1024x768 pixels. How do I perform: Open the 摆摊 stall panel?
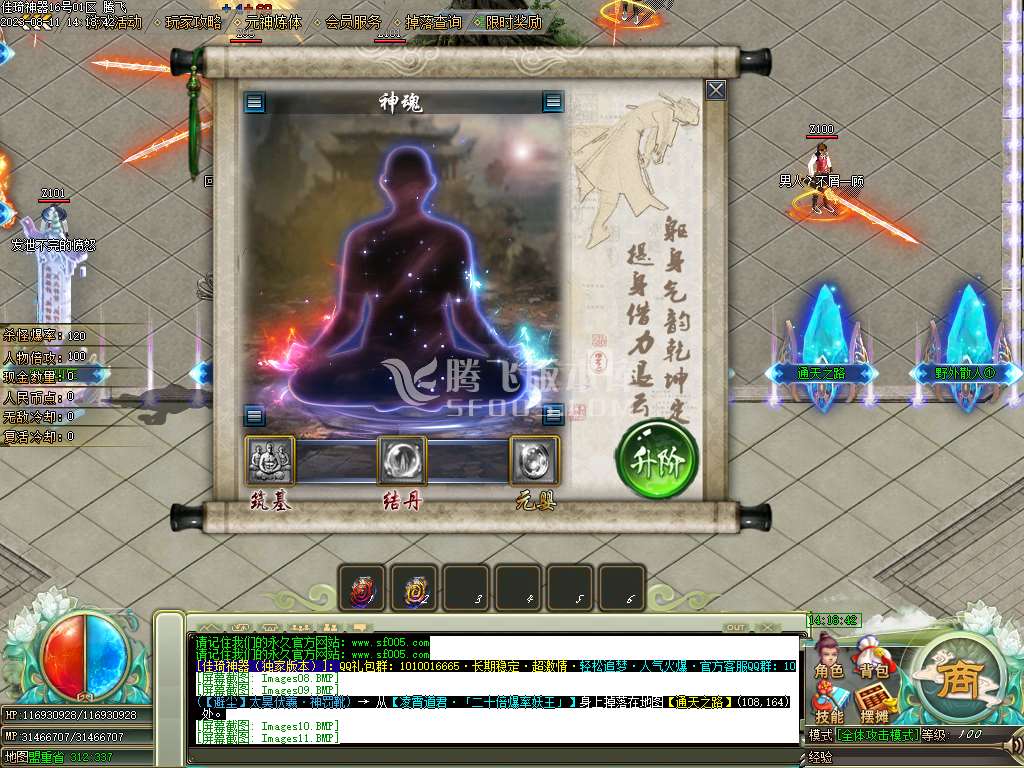[x=874, y=706]
